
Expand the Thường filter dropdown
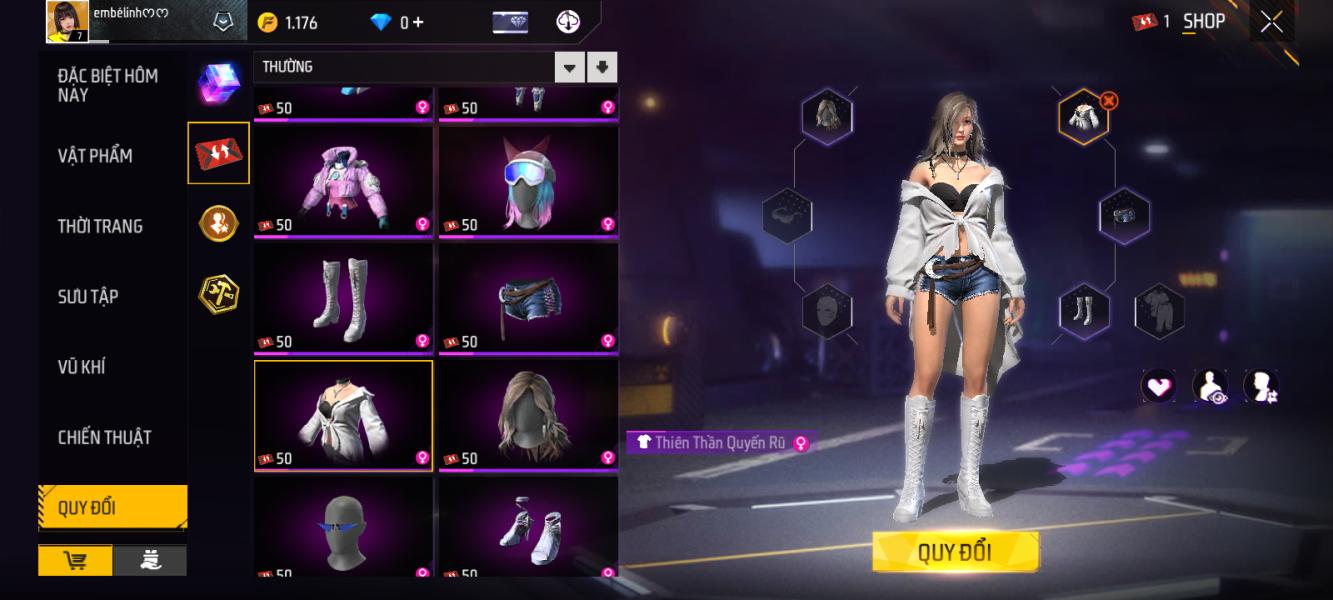coord(569,67)
